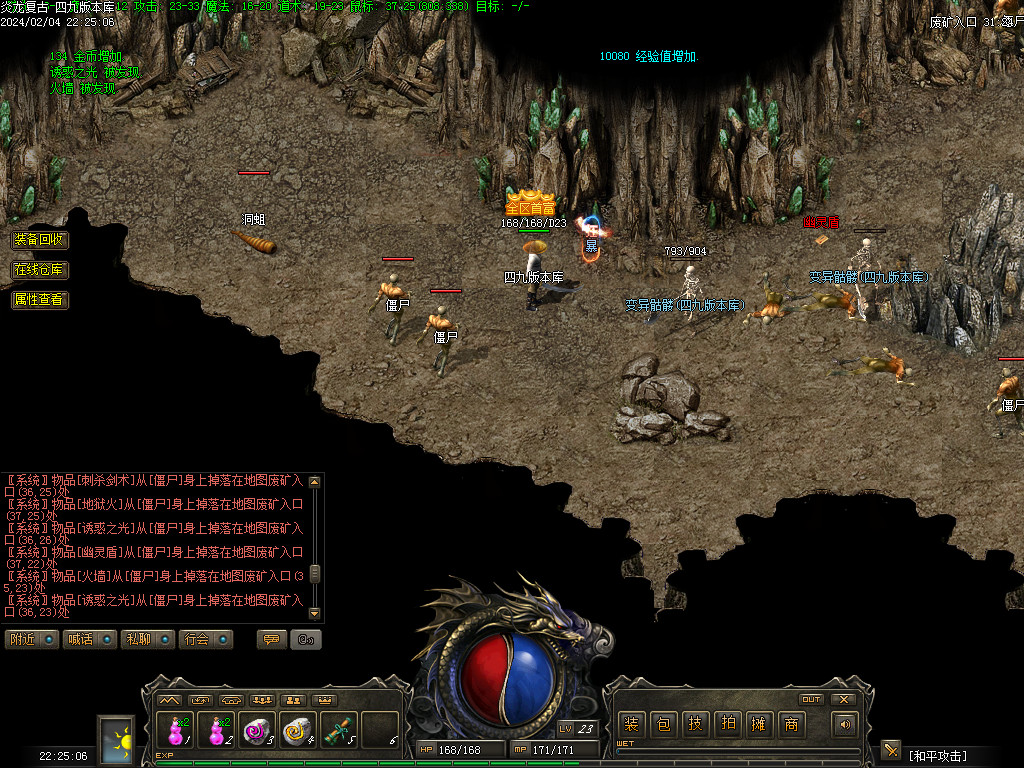The height and width of the screenshot is (768, 1024).
Task: Use the yellow spiral scroll in slot 4
Action: (298, 731)
